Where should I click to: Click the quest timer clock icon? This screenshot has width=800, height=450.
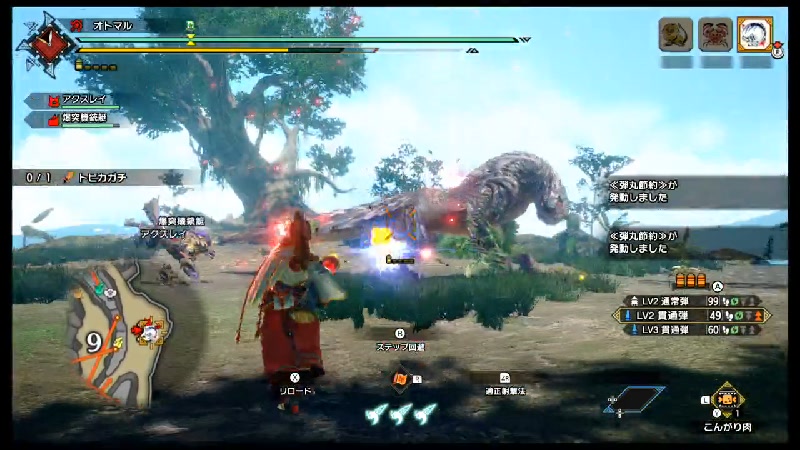click(41, 42)
